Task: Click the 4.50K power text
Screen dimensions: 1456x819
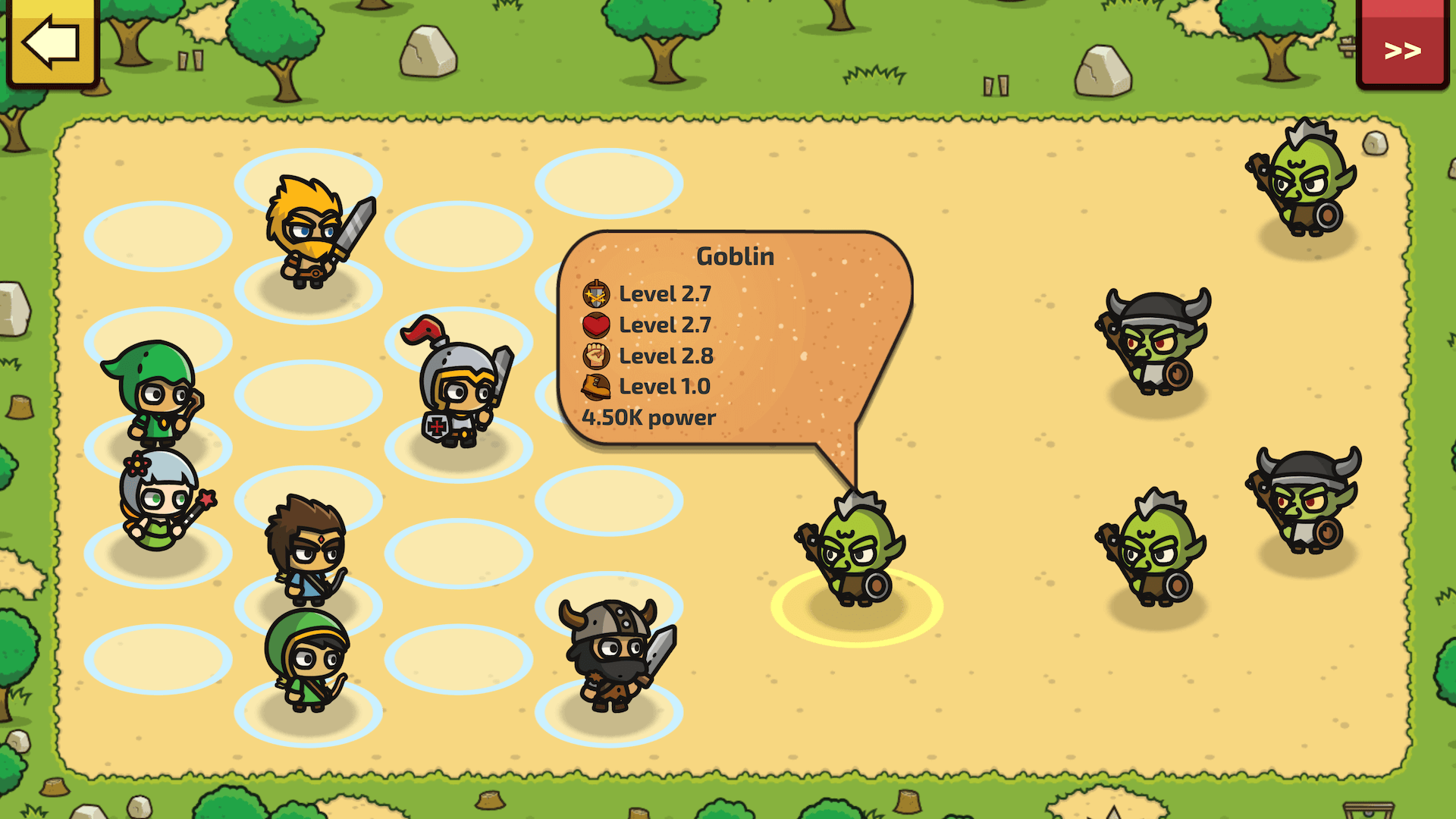Action: (x=648, y=417)
